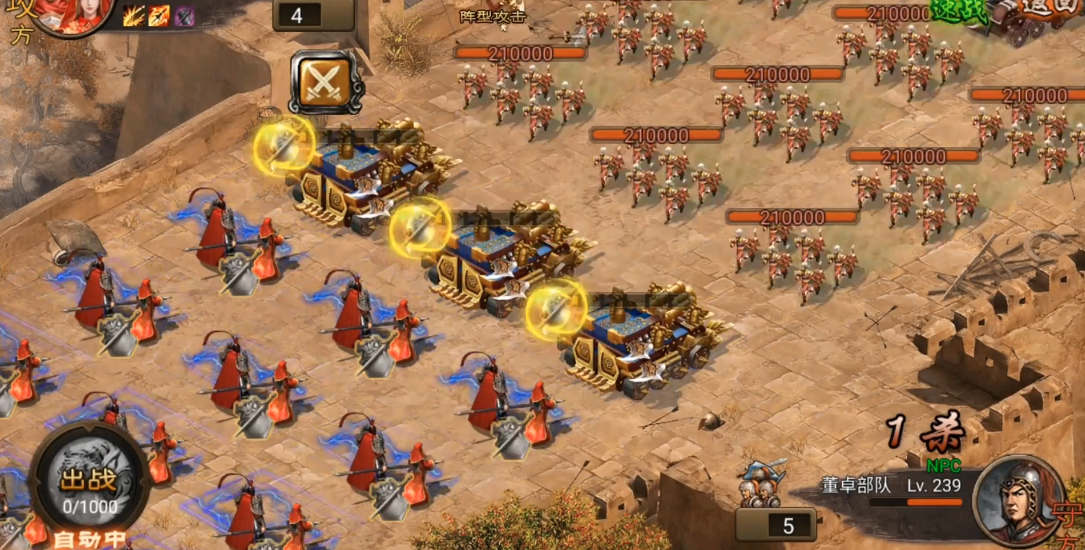This screenshot has height=550, width=1085.
Task: Click the green 速战 quick battle button
Action: coord(958,10)
